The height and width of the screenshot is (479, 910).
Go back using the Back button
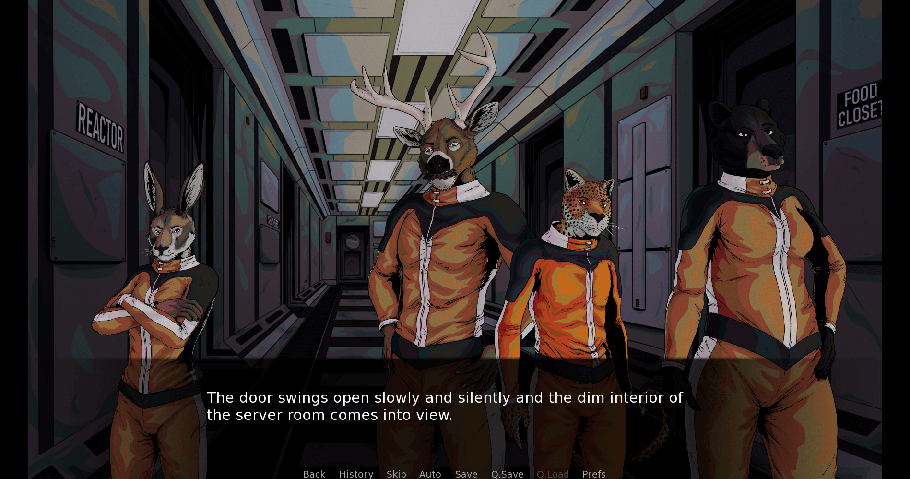(314, 474)
